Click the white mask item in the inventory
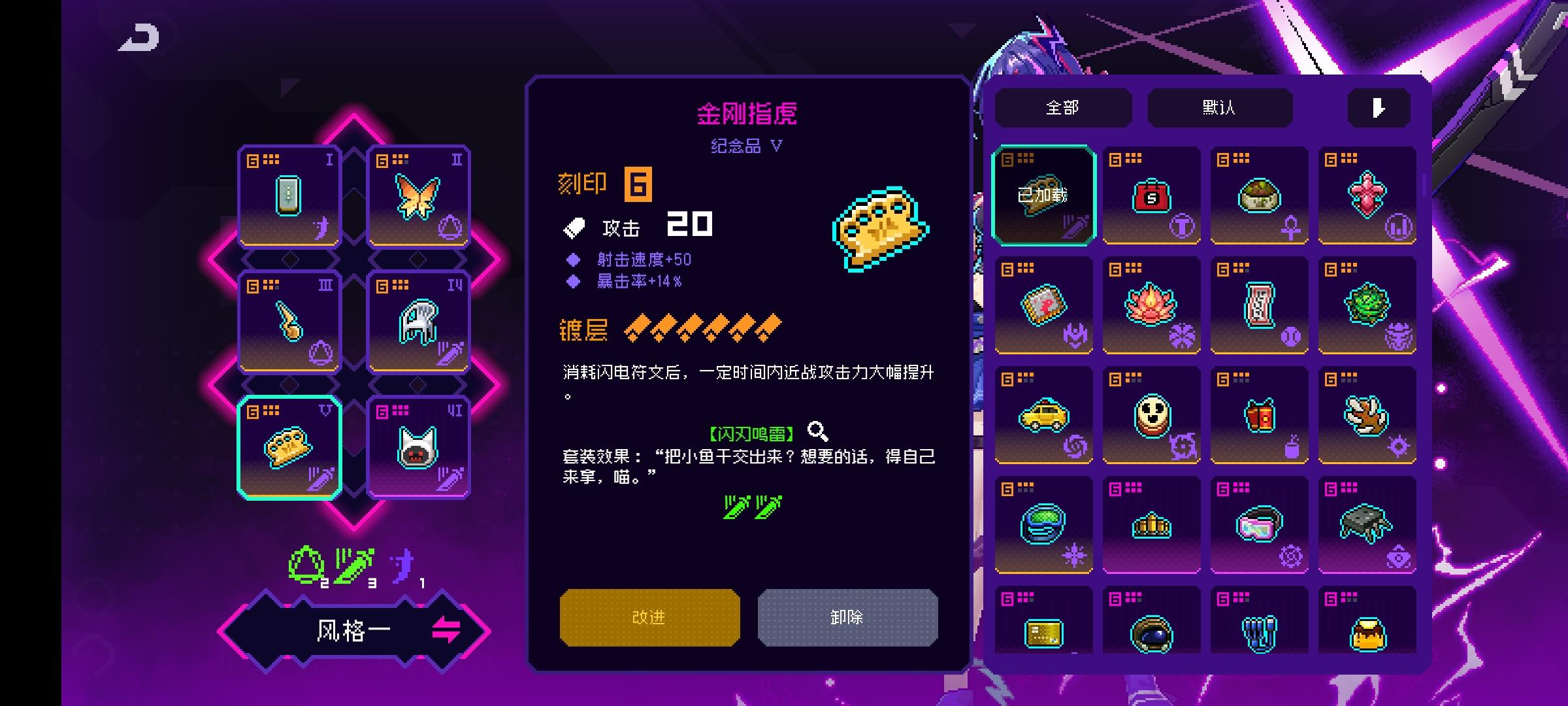This screenshot has width=1568, height=706. (x=1151, y=416)
